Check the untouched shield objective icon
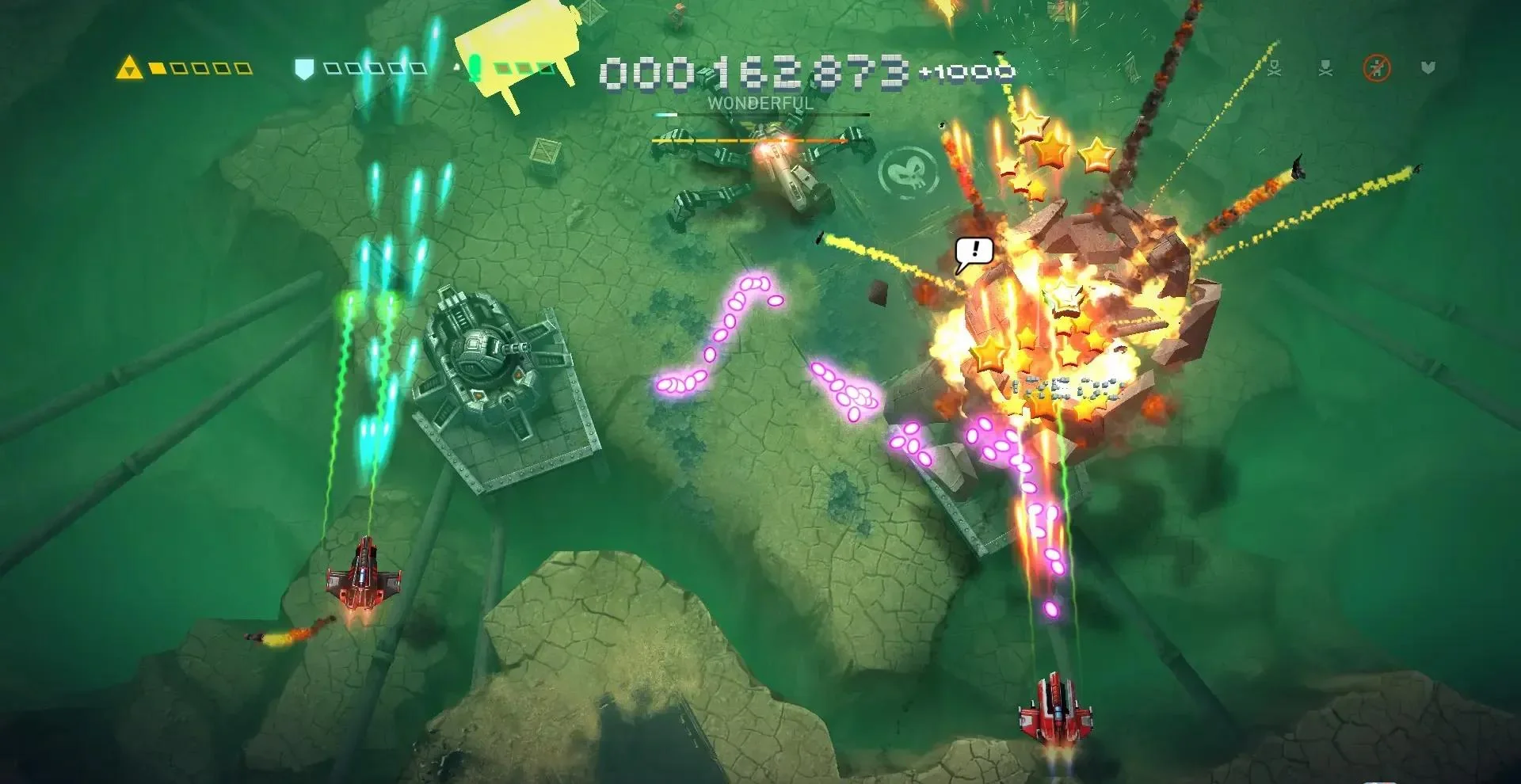The width and height of the screenshot is (1521, 784). tap(1428, 69)
